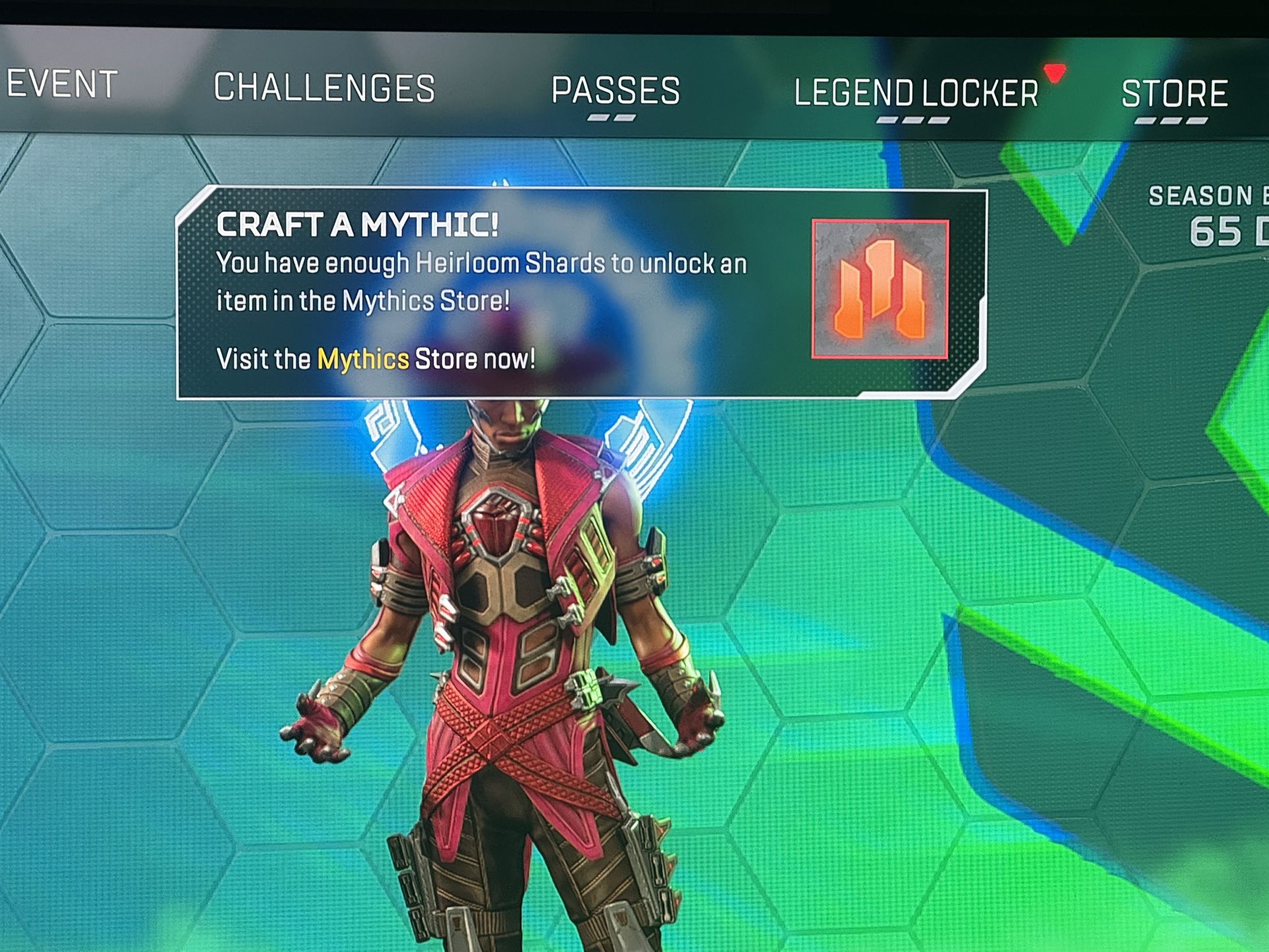Image resolution: width=1269 pixels, height=952 pixels.
Task: Go to the Passes tab
Action: click(x=615, y=91)
